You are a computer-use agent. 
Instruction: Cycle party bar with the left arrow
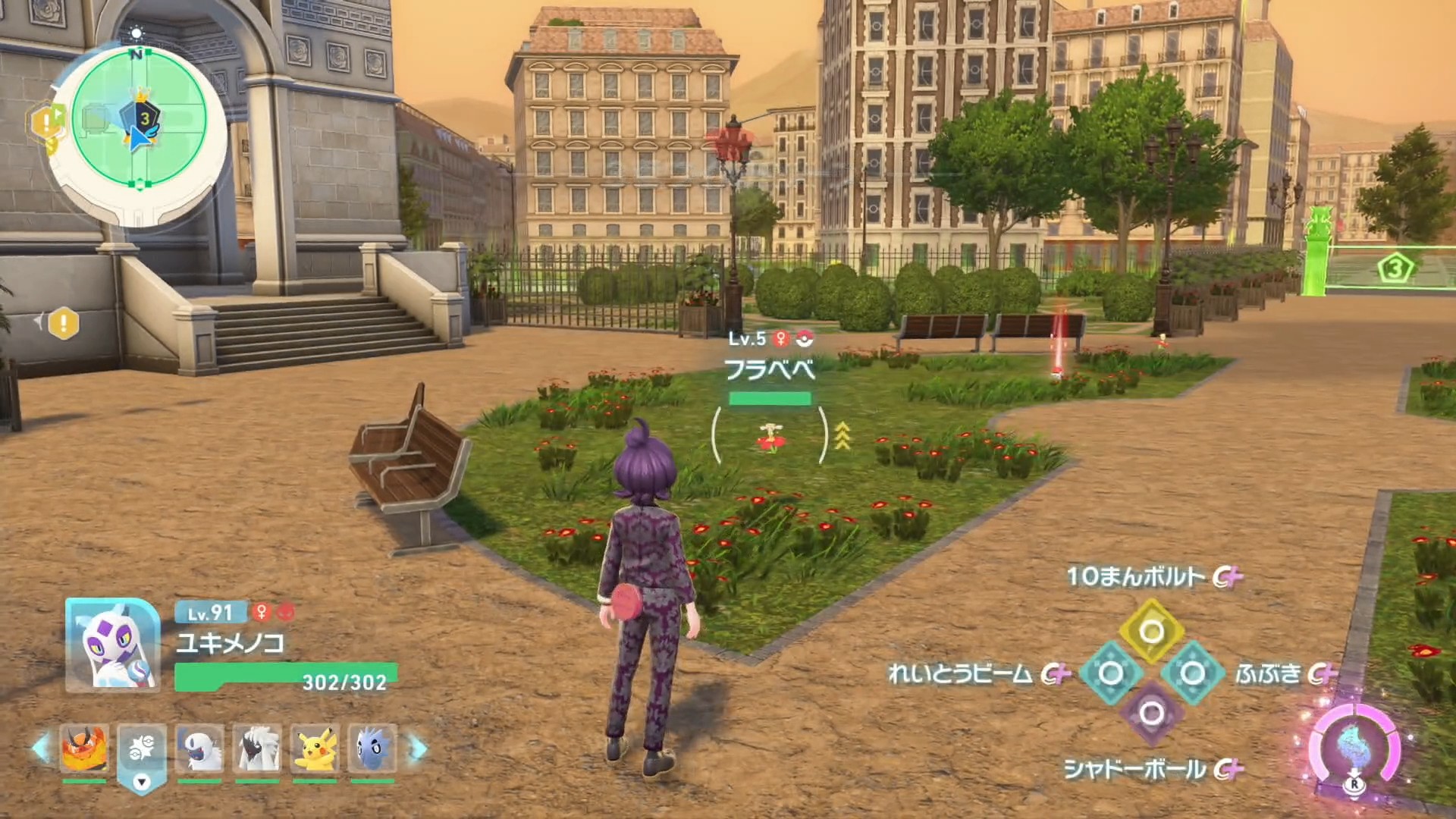click(x=41, y=748)
